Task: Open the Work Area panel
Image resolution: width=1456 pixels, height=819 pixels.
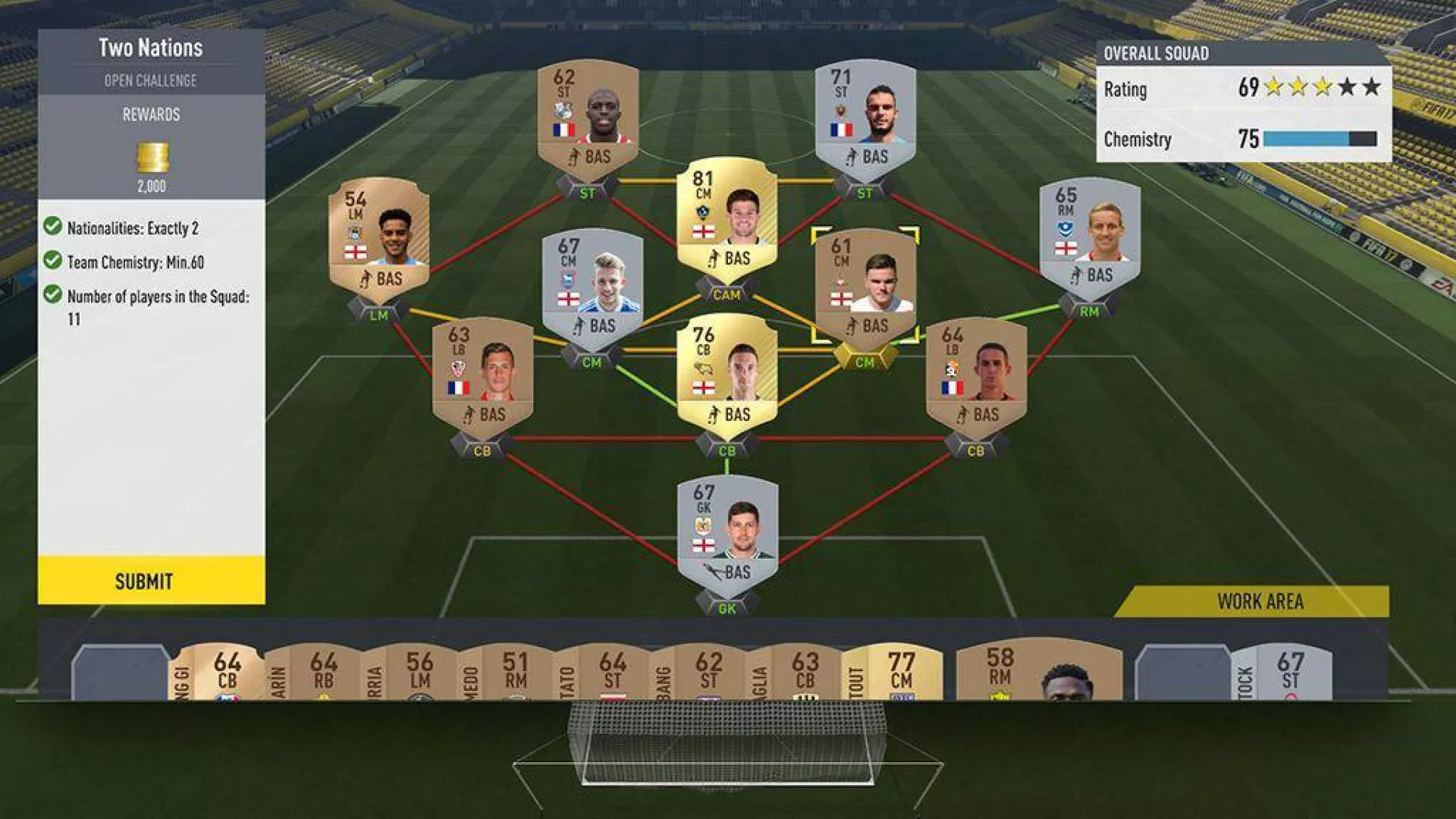Action: (x=1259, y=601)
